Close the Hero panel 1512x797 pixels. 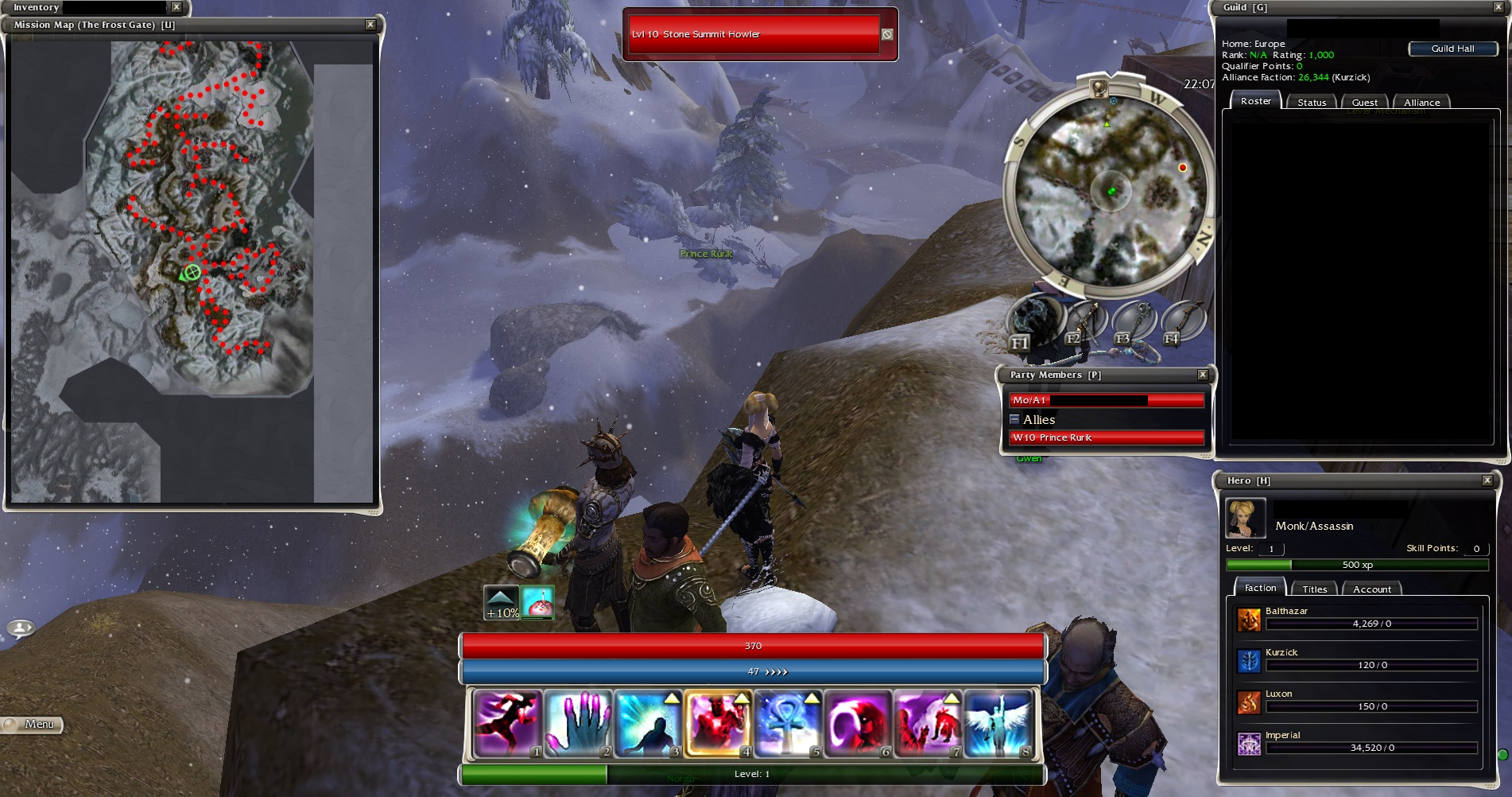click(x=1487, y=480)
